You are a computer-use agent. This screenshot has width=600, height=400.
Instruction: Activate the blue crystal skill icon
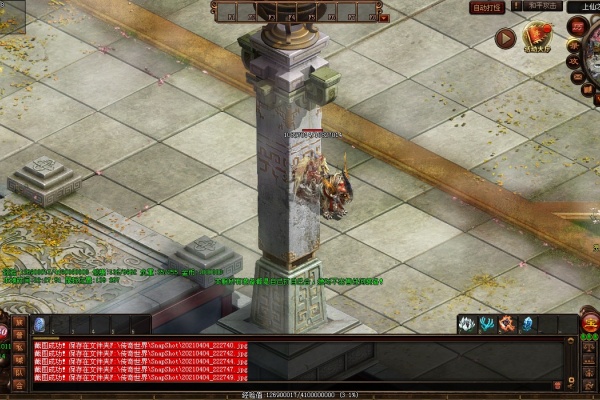tap(527, 324)
